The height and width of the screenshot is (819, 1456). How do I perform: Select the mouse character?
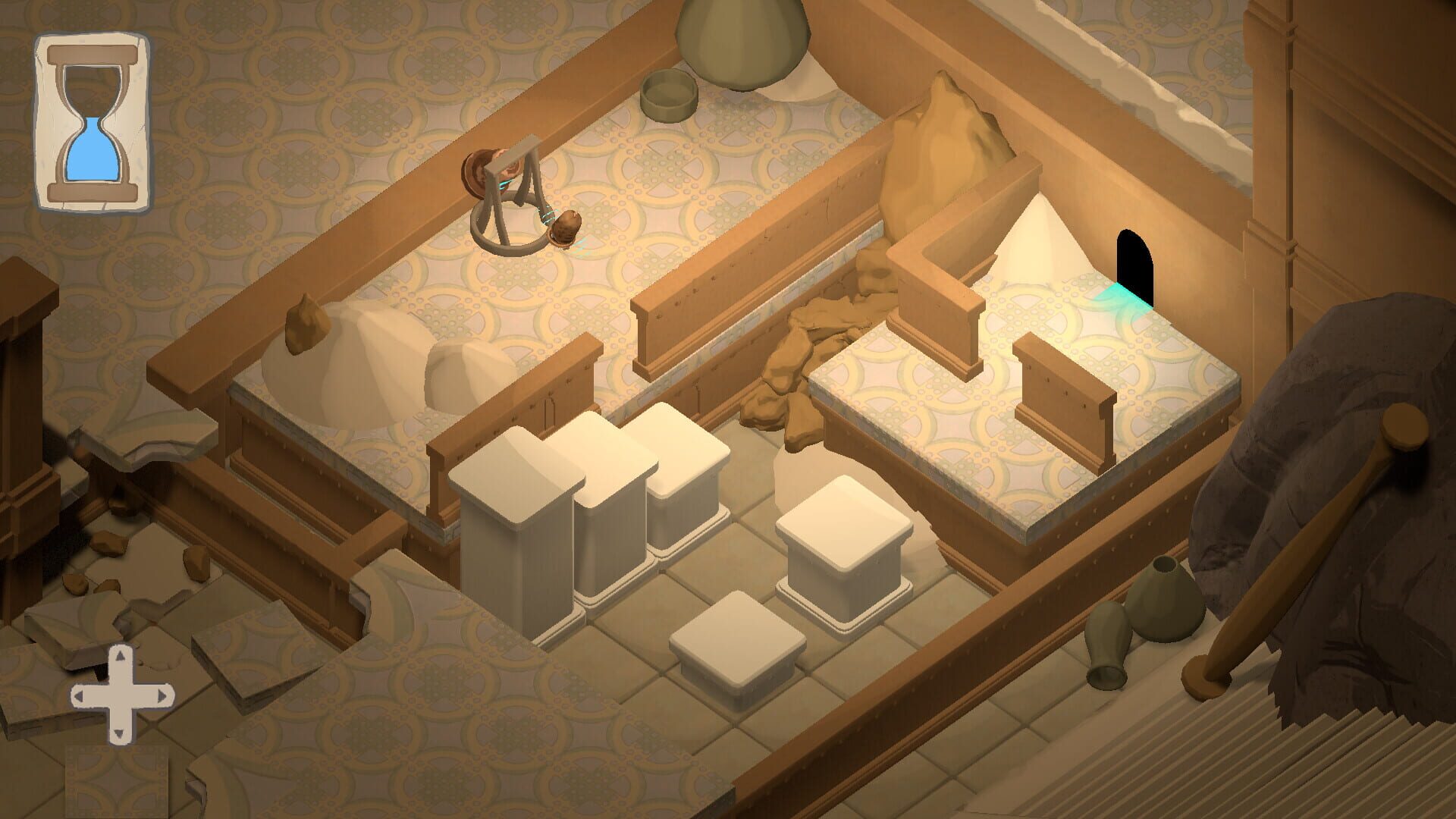click(x=565, y=227)
